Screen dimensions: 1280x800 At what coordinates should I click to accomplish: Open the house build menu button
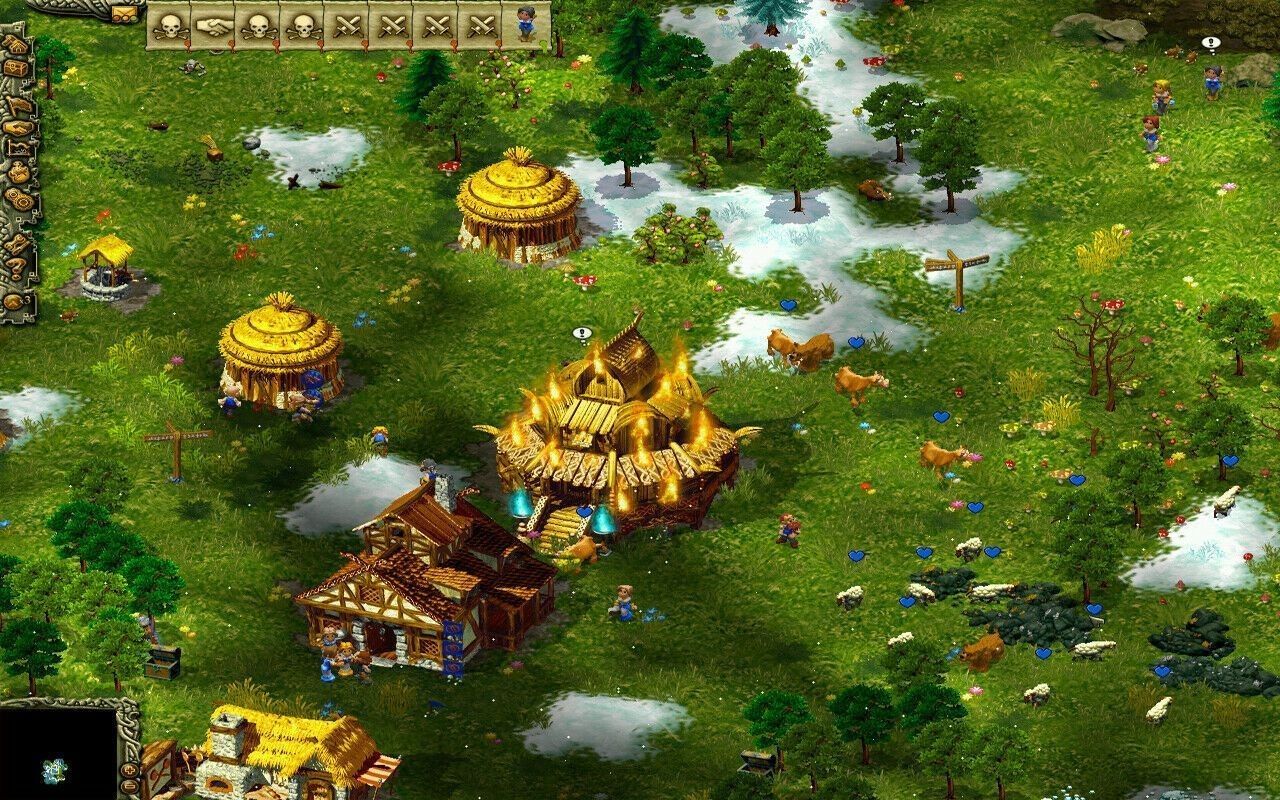[14, 46]
